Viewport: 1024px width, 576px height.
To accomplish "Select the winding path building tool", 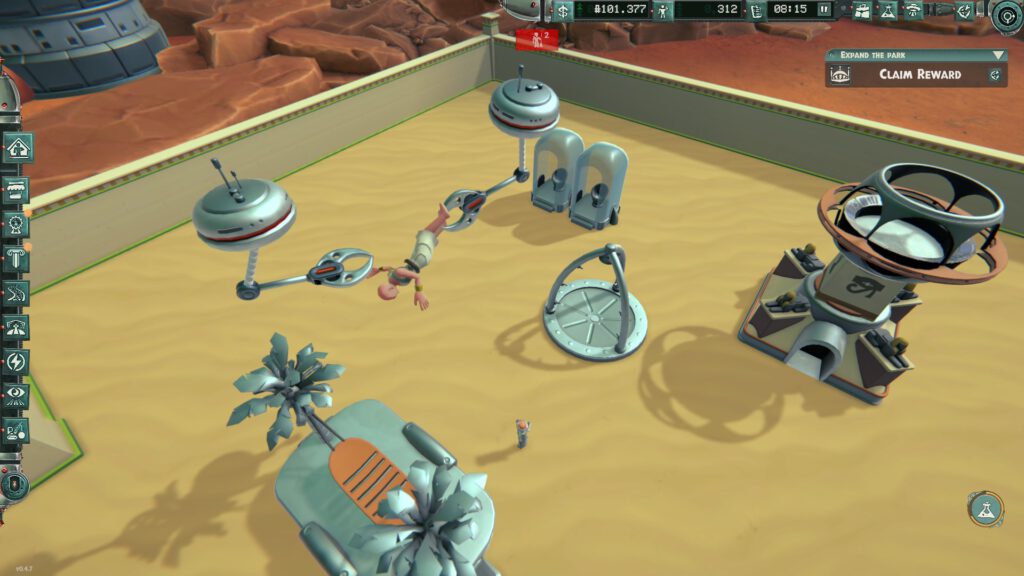I will [x=17, y=293].
